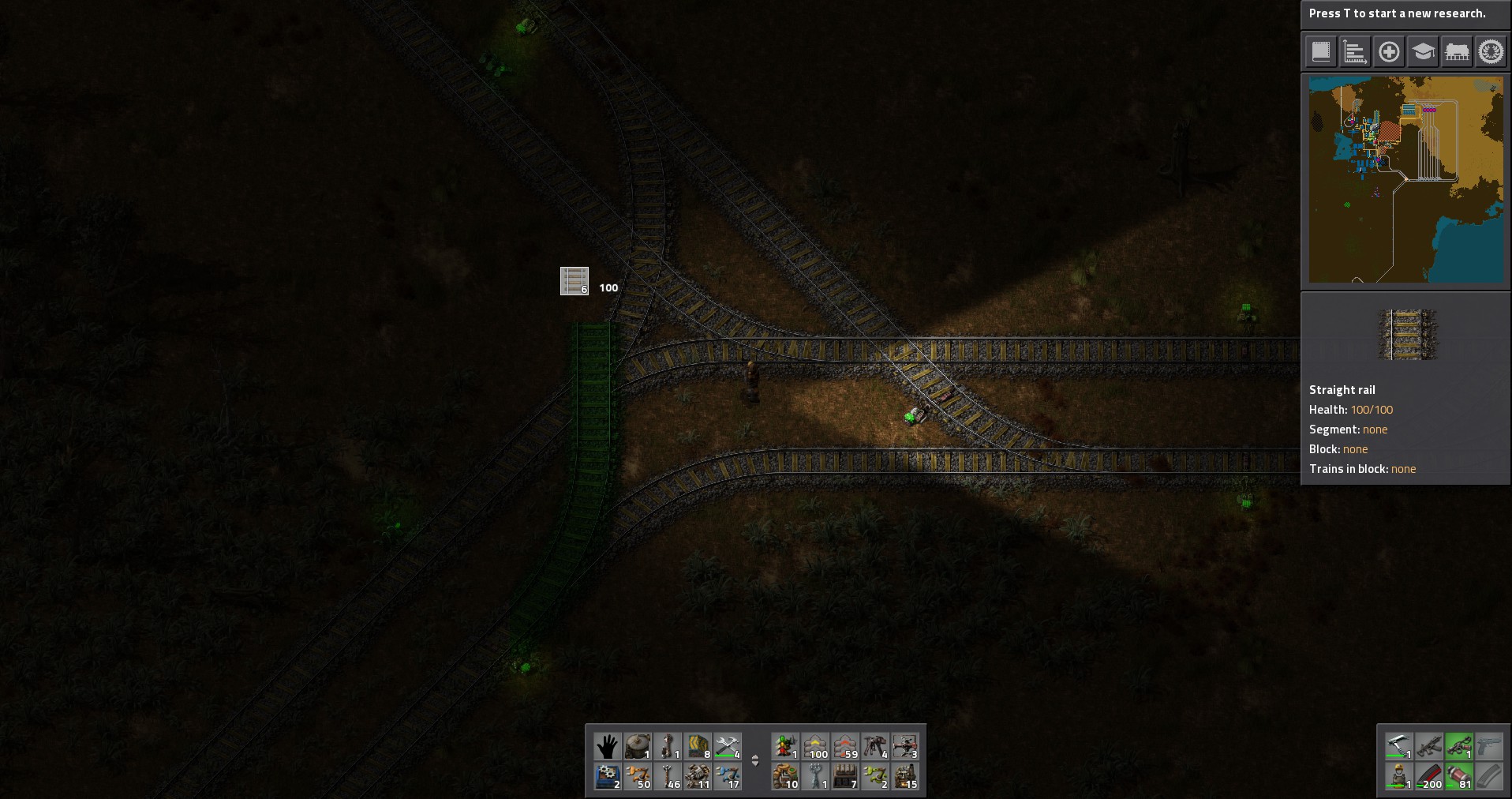The height and width of the screenshot is (799, 1512).
Task: Pick the orange inserter stack of 50
Action: pyautogui.click(x=638, y=777)
